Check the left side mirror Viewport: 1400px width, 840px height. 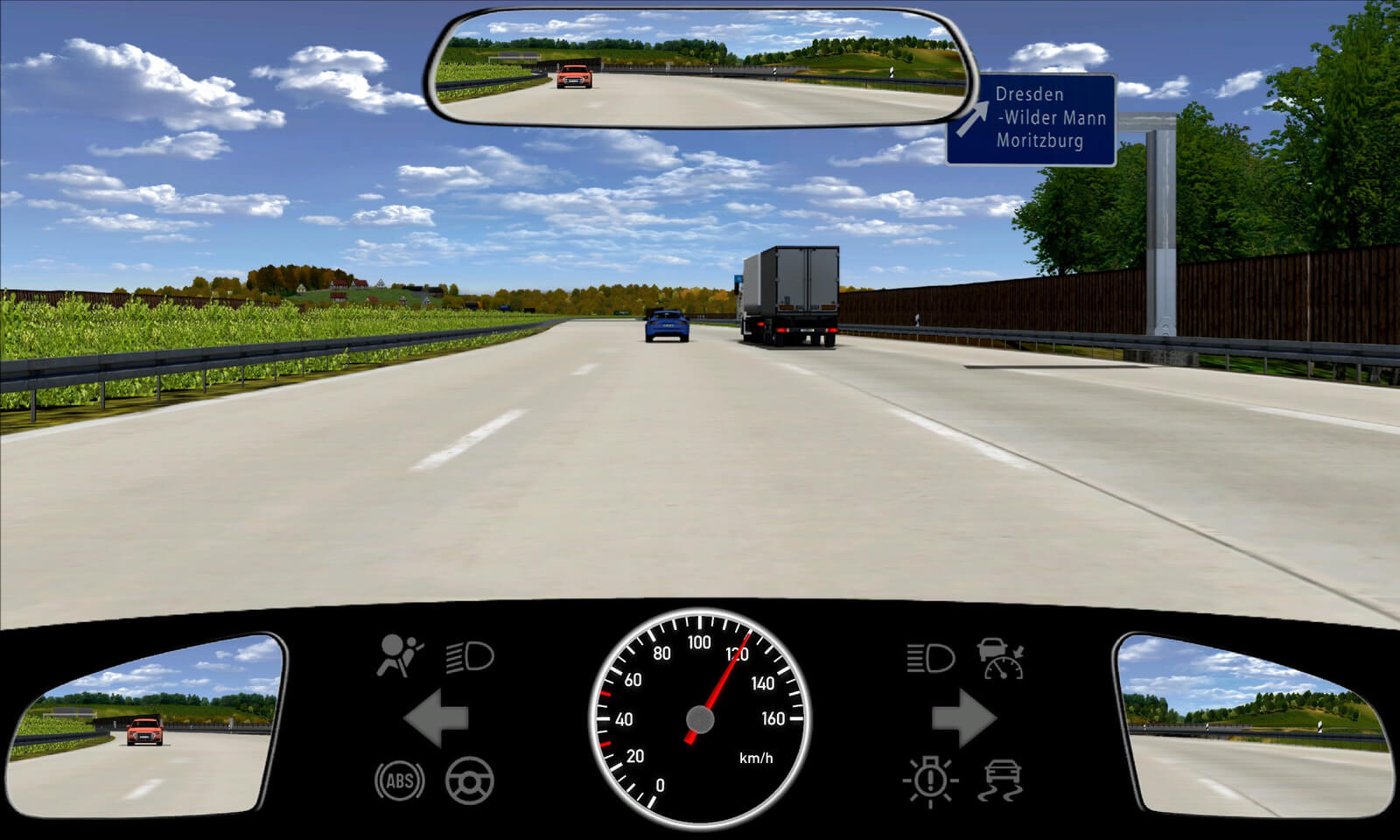144,728
